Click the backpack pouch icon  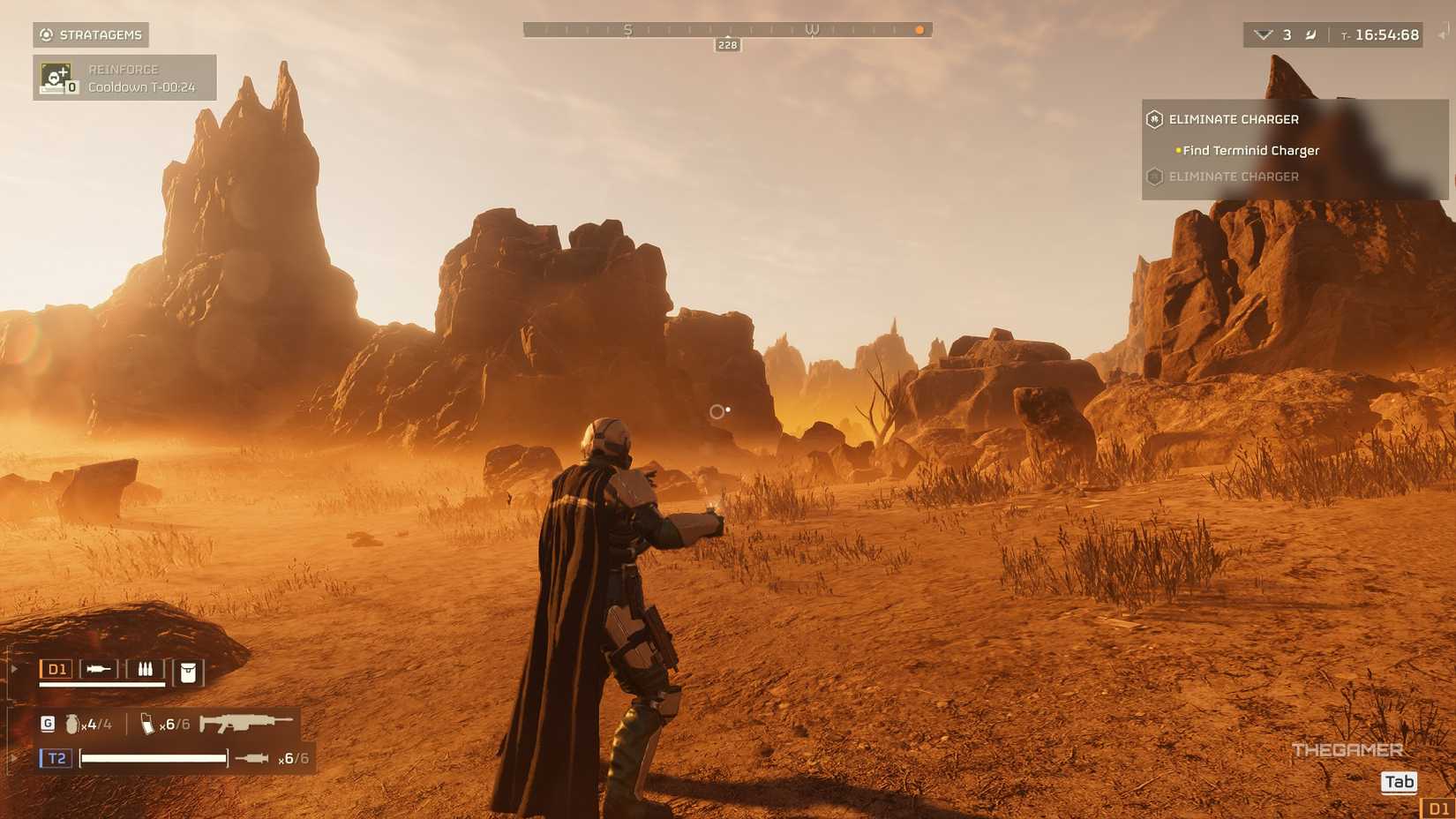(188, 672)
